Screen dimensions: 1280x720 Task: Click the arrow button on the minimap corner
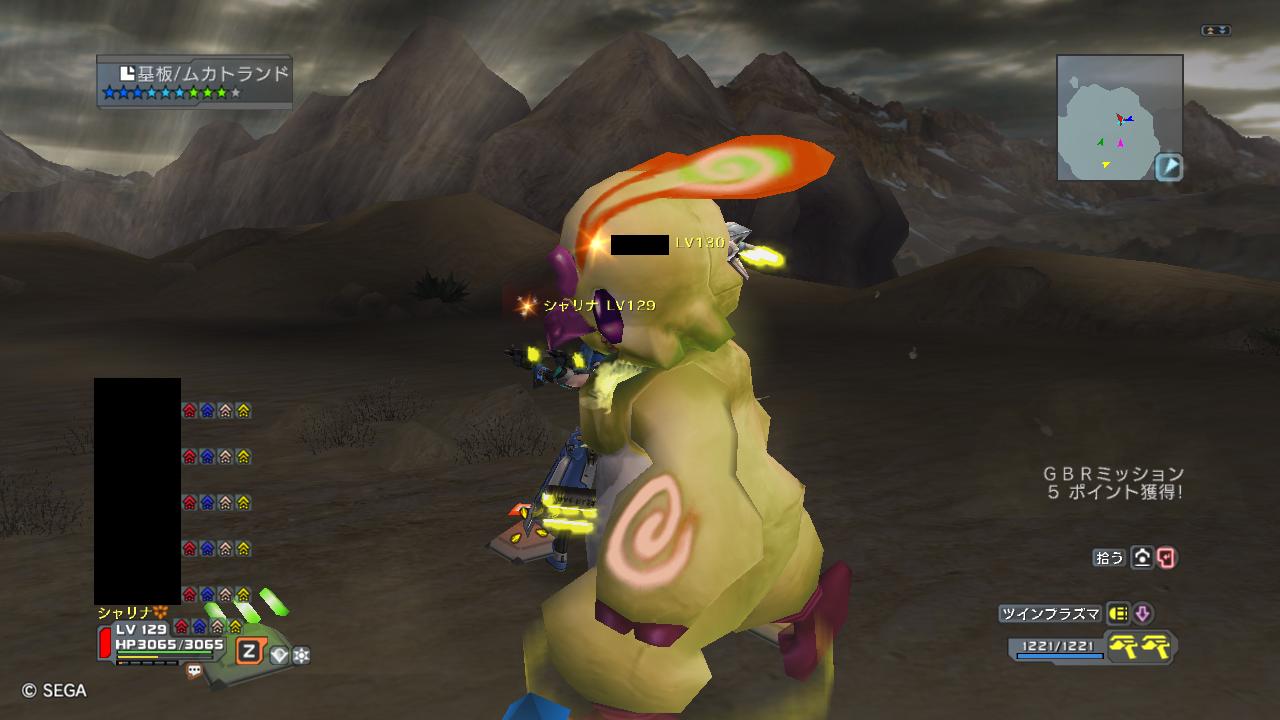[x=1169, y=167]
